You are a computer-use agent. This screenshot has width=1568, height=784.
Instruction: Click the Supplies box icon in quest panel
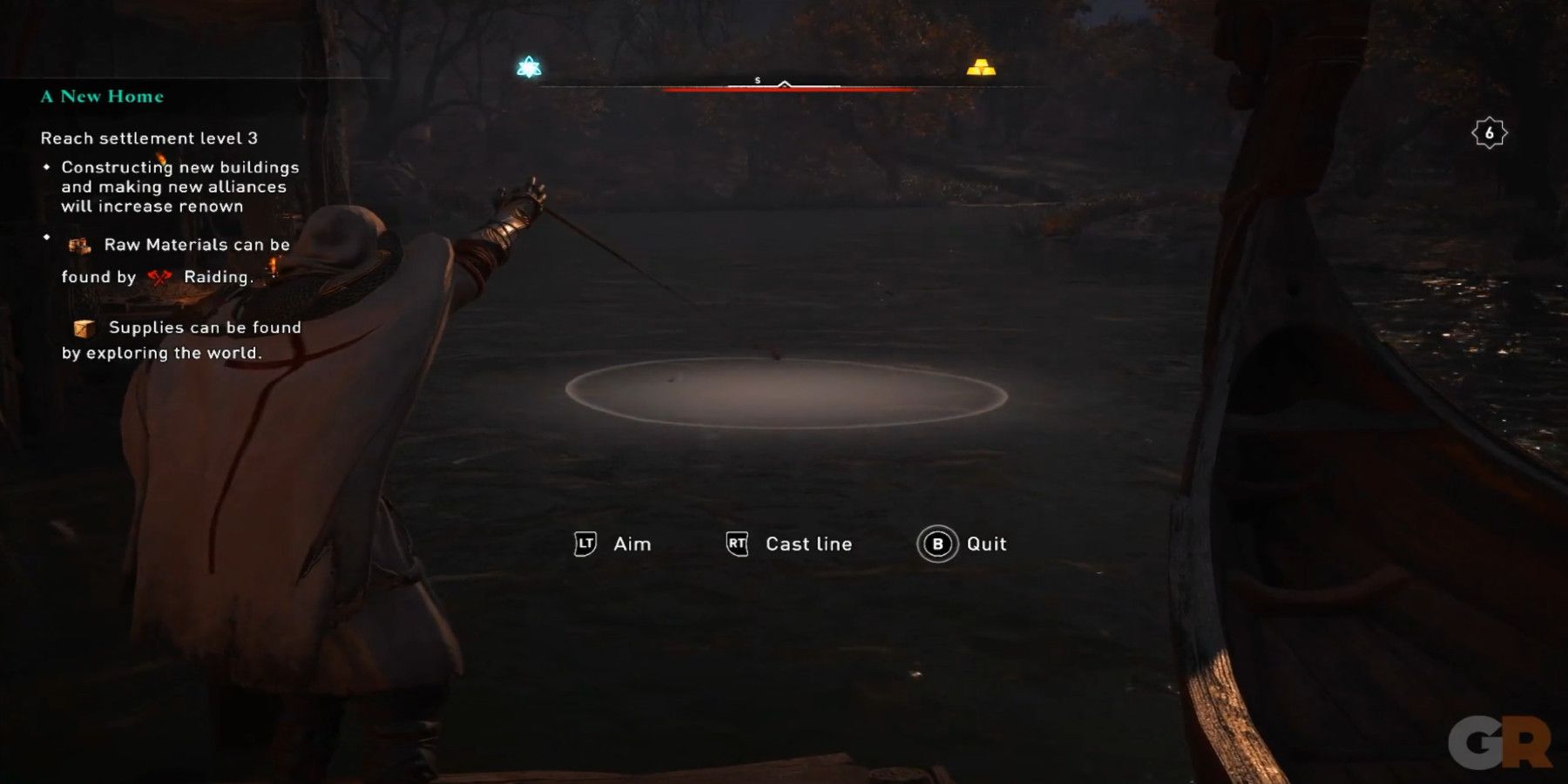[x=83, y=328]
